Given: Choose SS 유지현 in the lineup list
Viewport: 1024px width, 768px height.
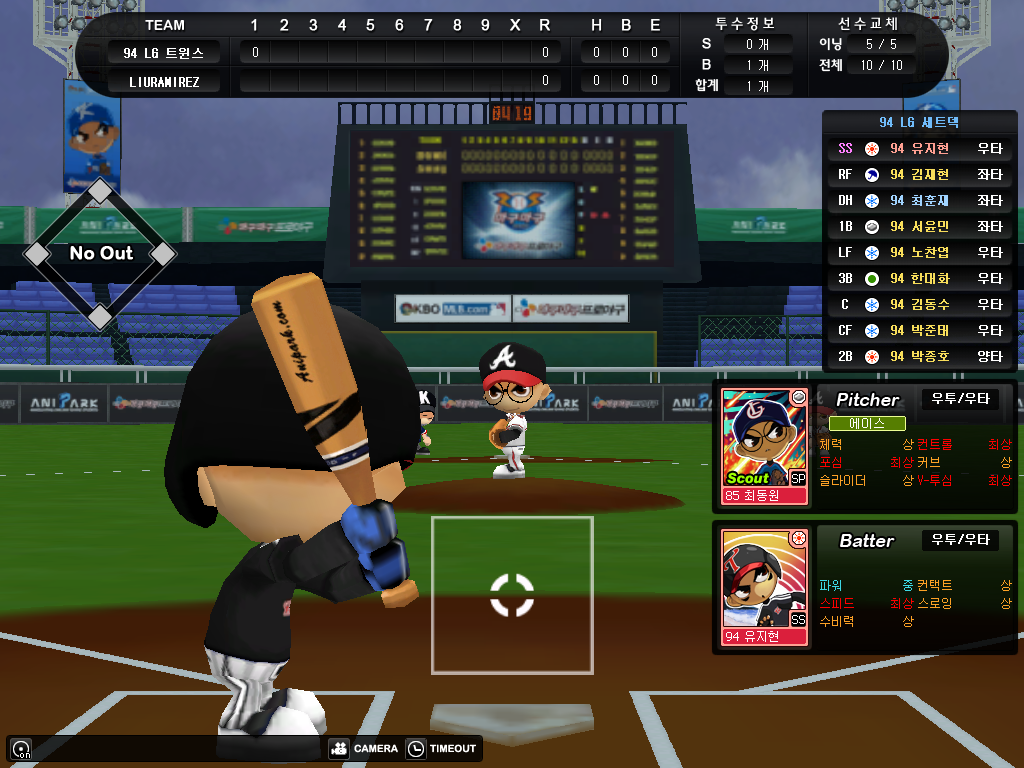Looking at the screenshot, I should point(921,148).
